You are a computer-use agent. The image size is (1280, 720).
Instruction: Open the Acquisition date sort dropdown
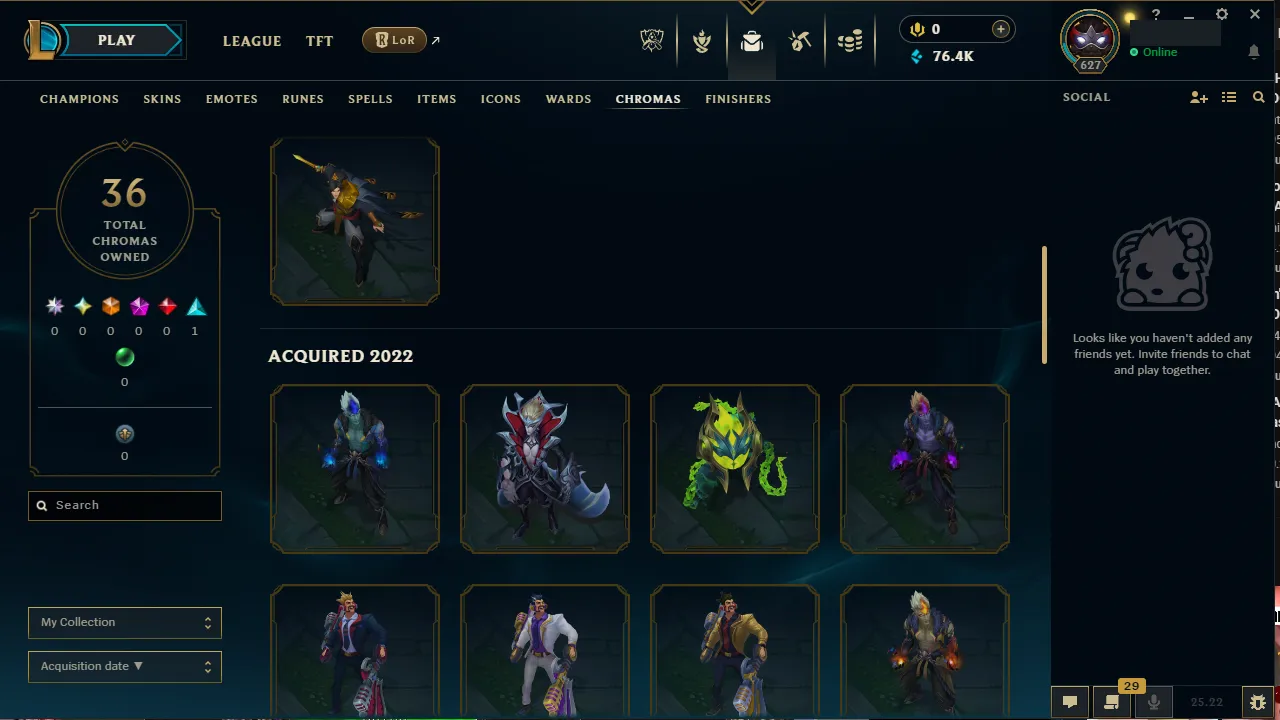tap(124, 666)
